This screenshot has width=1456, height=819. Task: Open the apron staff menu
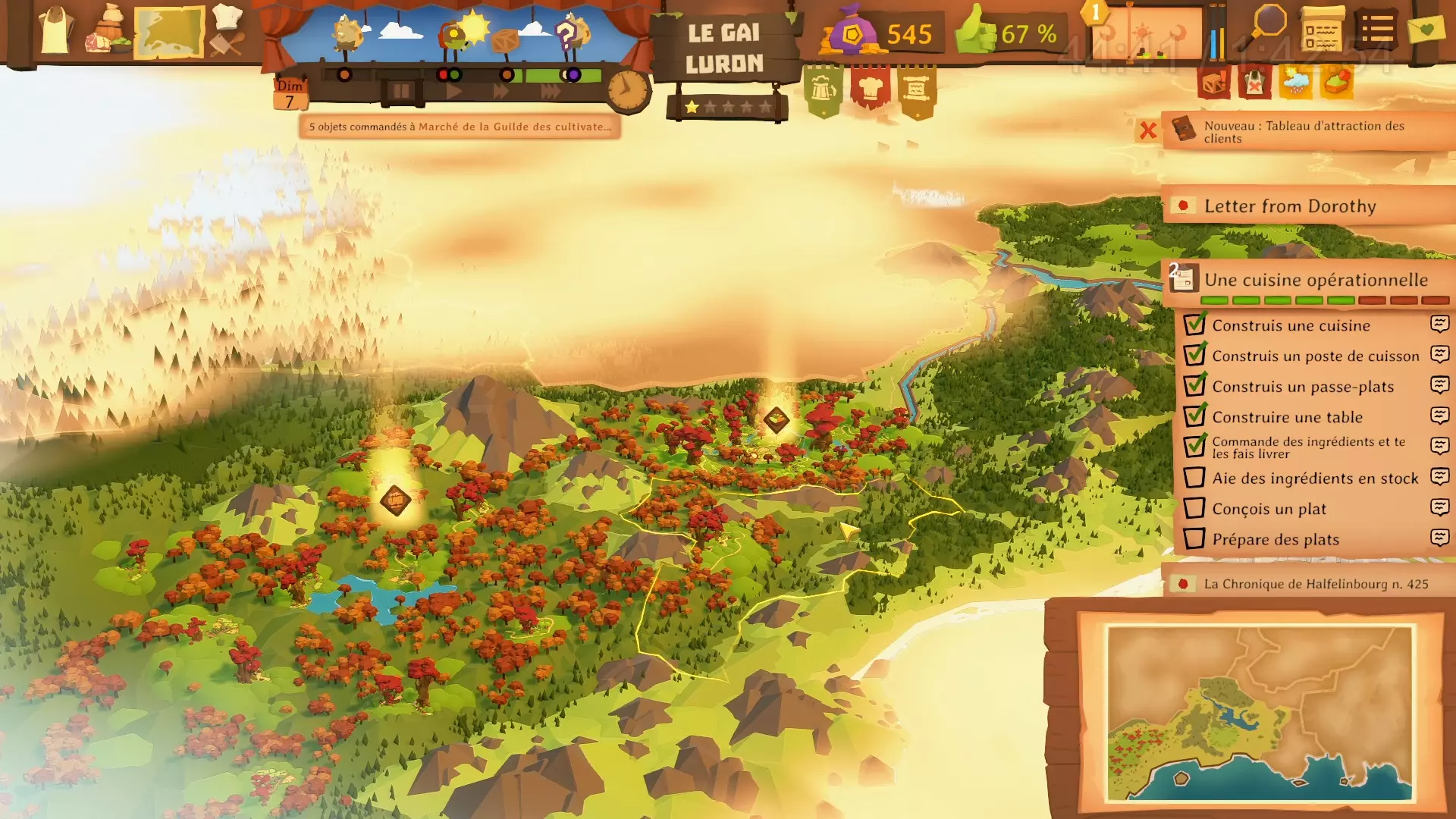coord(56,32)
